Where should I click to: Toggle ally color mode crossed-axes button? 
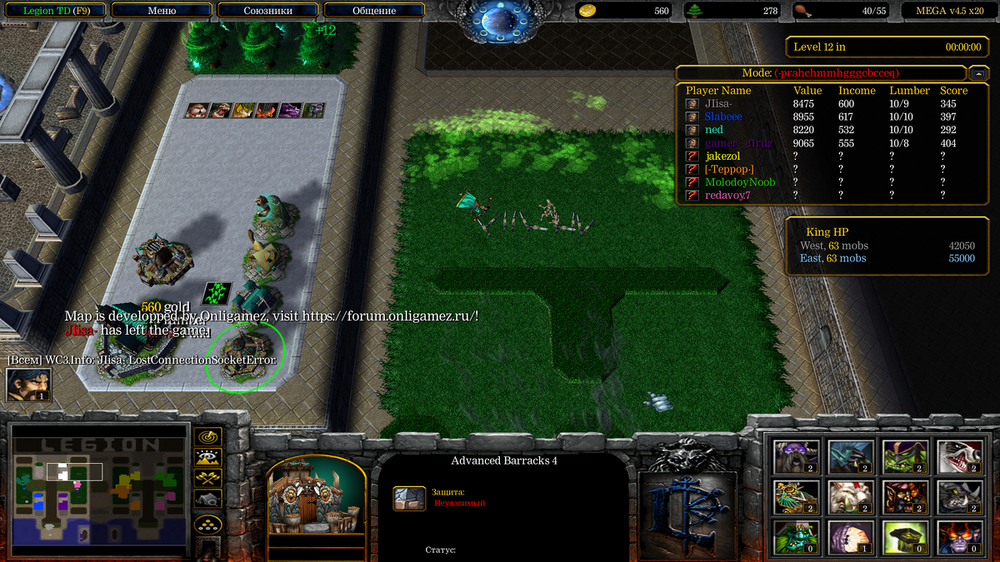[208, 479]
